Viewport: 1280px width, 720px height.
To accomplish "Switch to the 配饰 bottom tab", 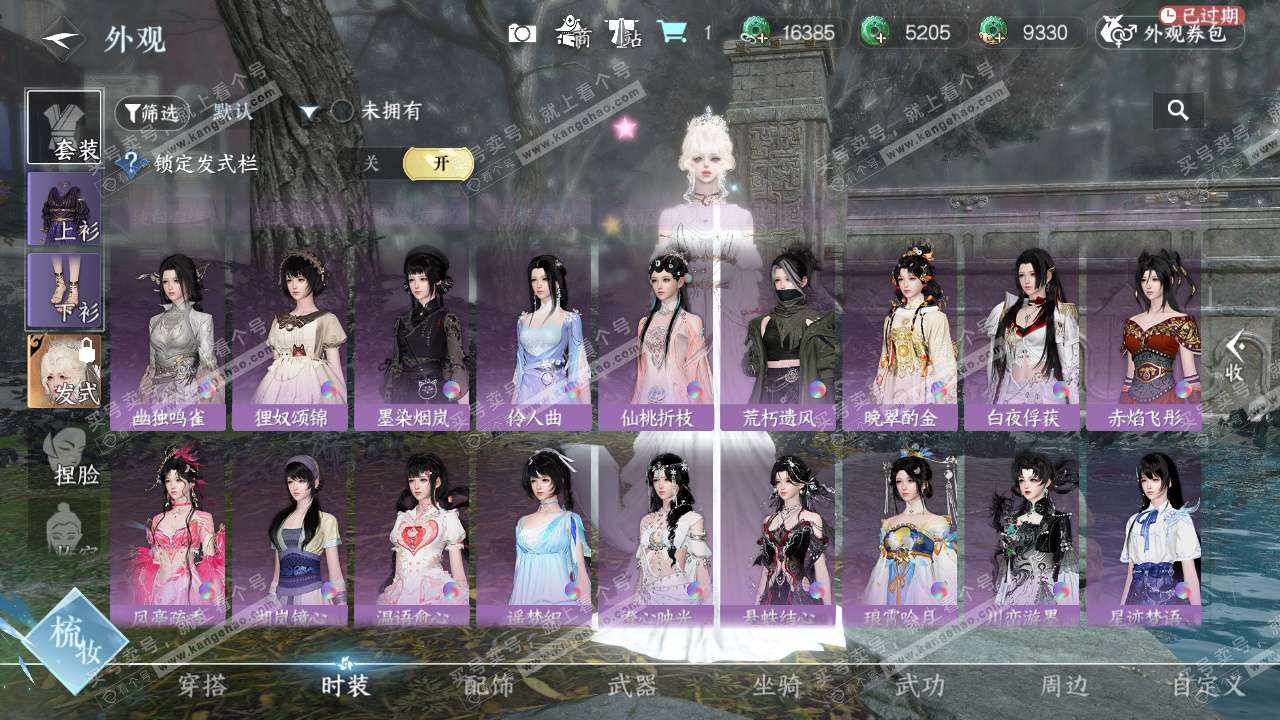I will point(489,686).
